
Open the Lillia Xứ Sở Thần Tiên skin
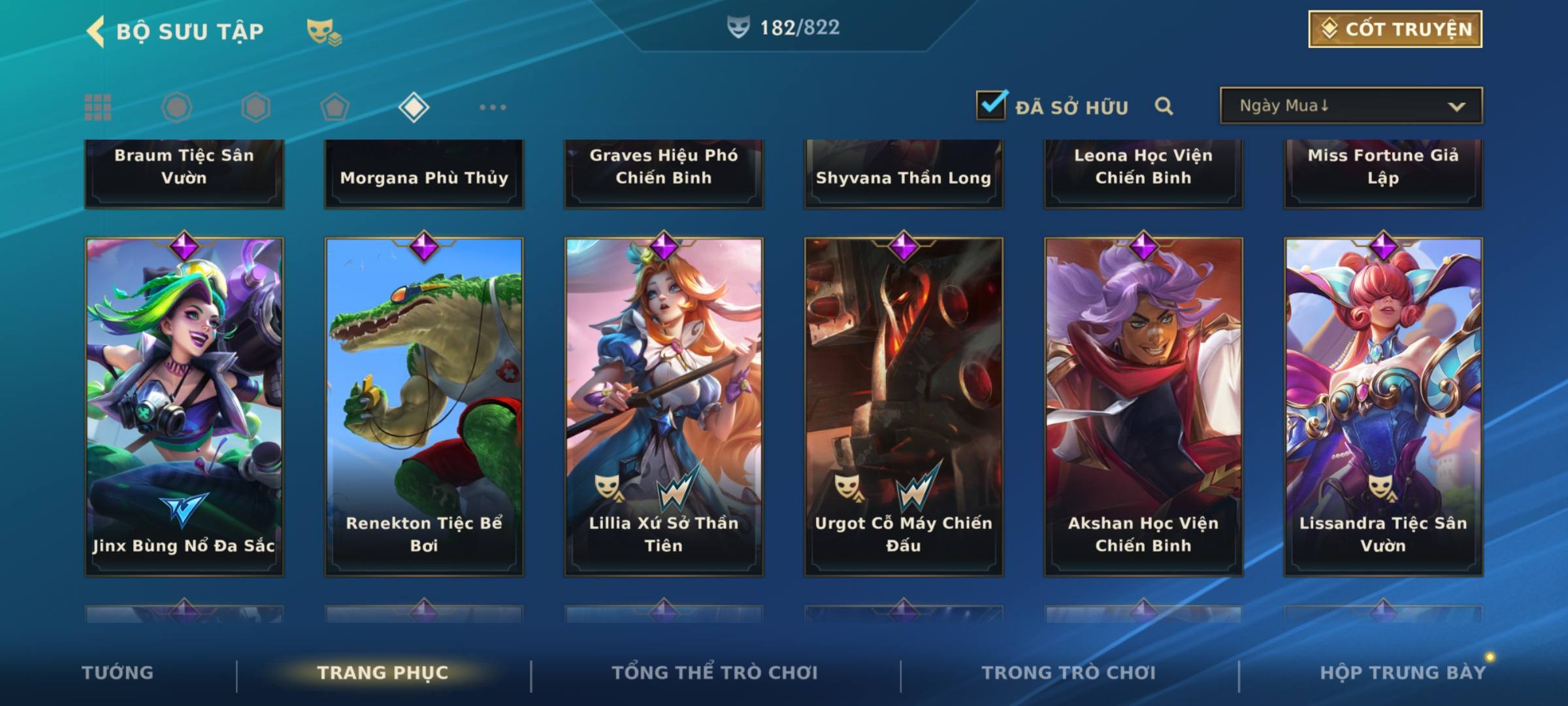click(664, 405)
